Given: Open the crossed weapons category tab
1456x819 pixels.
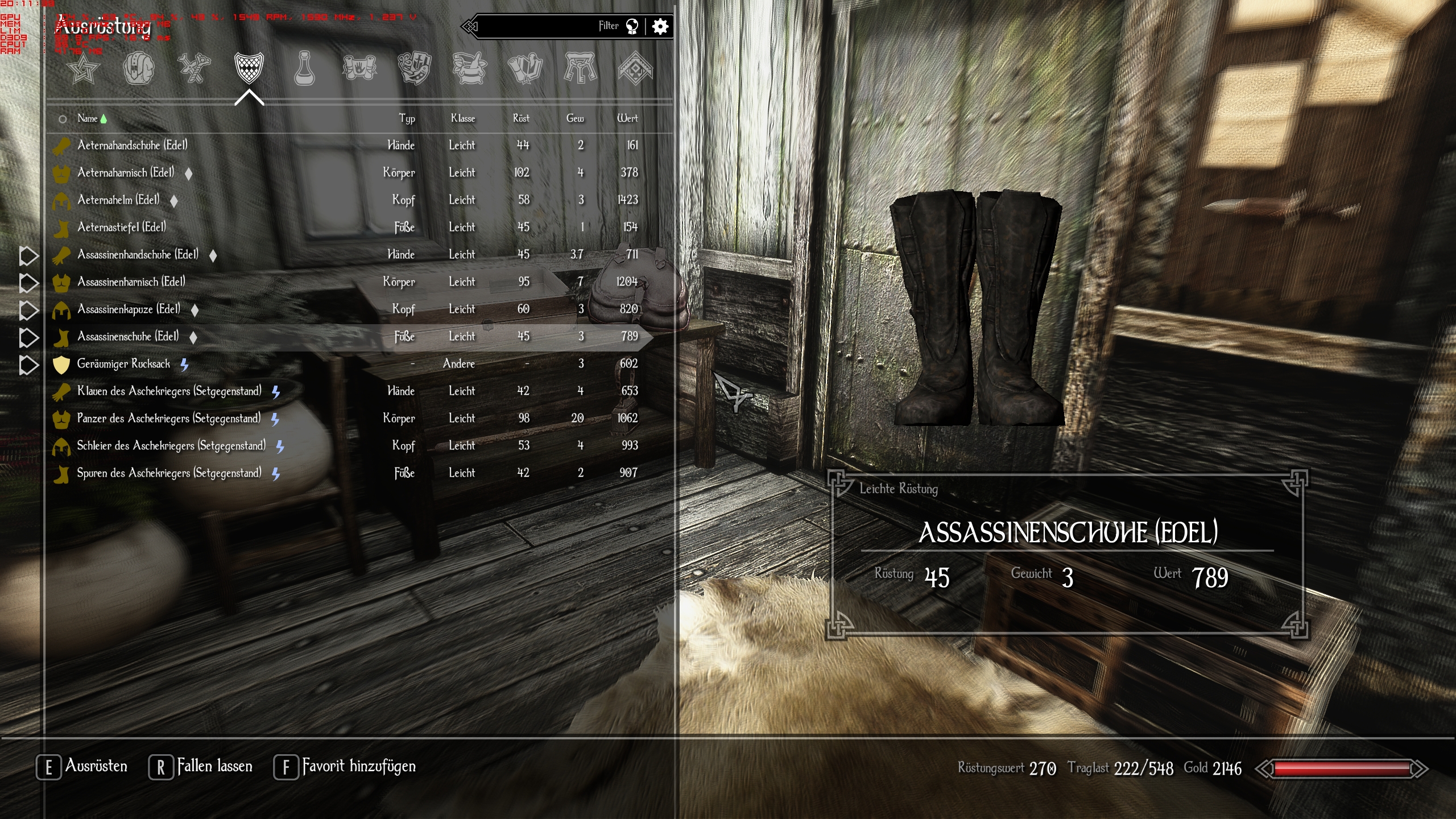Looking at the screenshot, I should tap(194, 69).
